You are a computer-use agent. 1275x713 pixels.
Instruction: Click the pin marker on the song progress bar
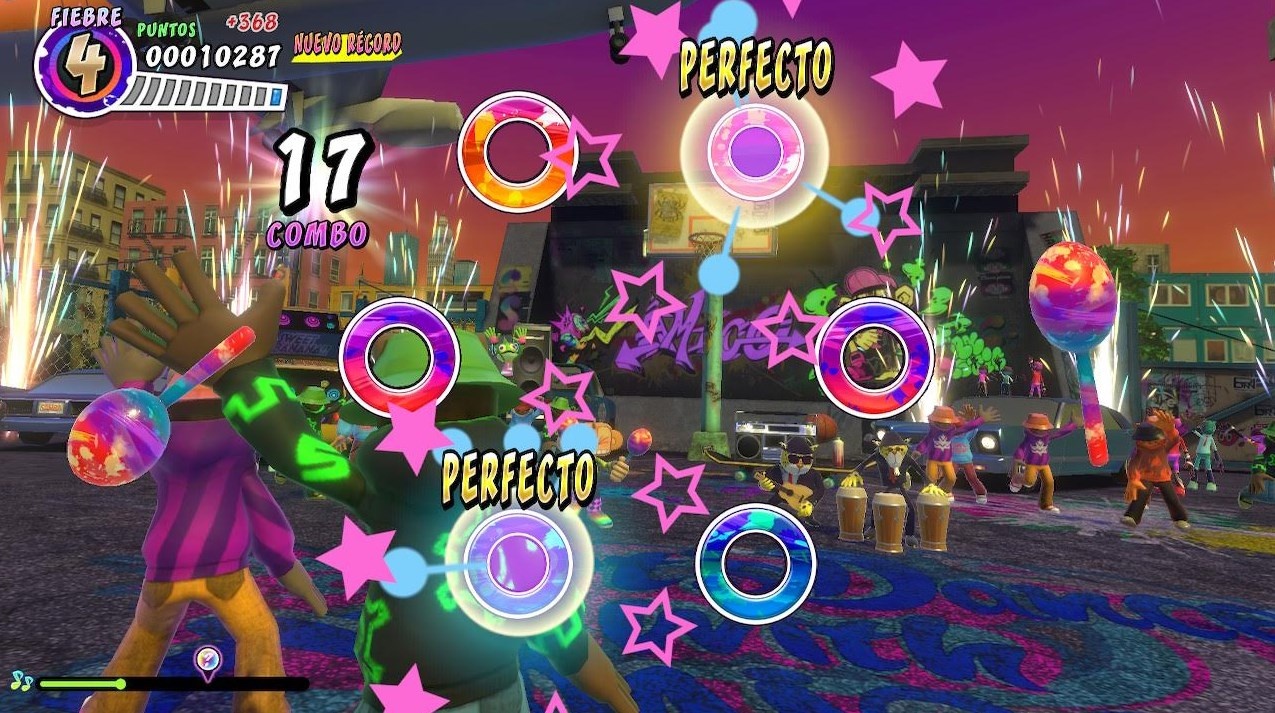(207, 660)
